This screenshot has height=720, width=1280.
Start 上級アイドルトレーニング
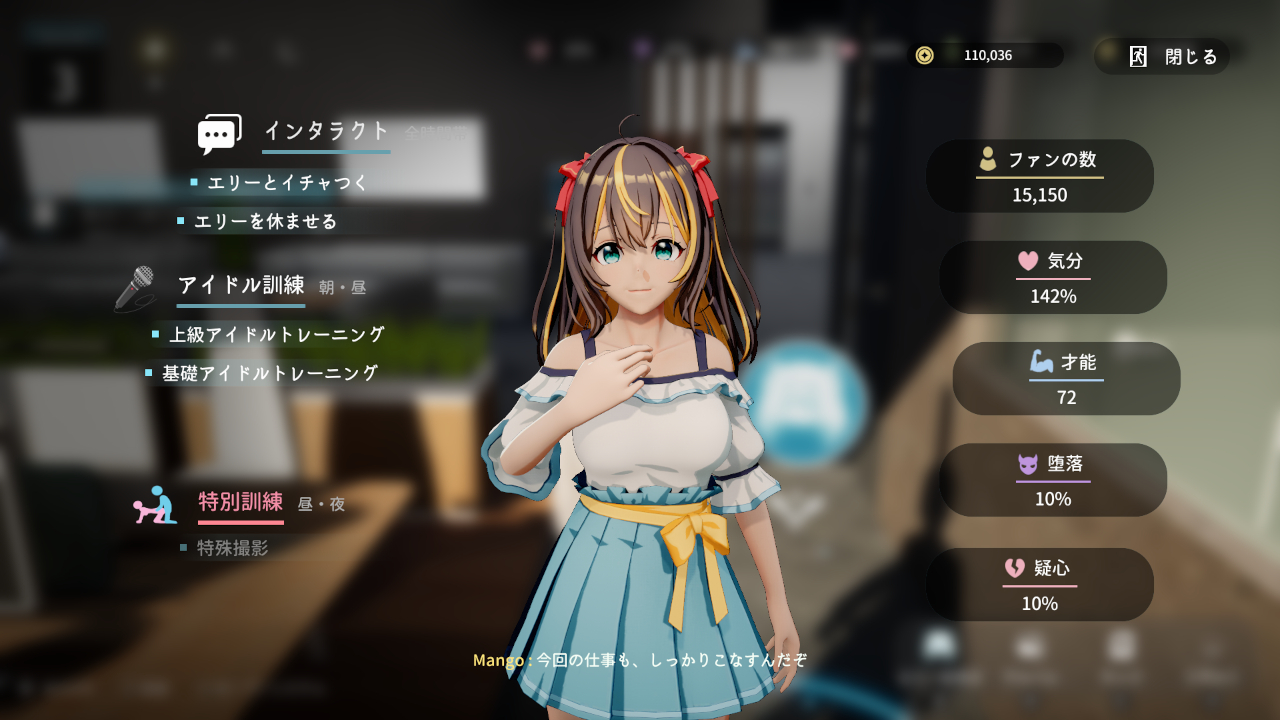276,335
